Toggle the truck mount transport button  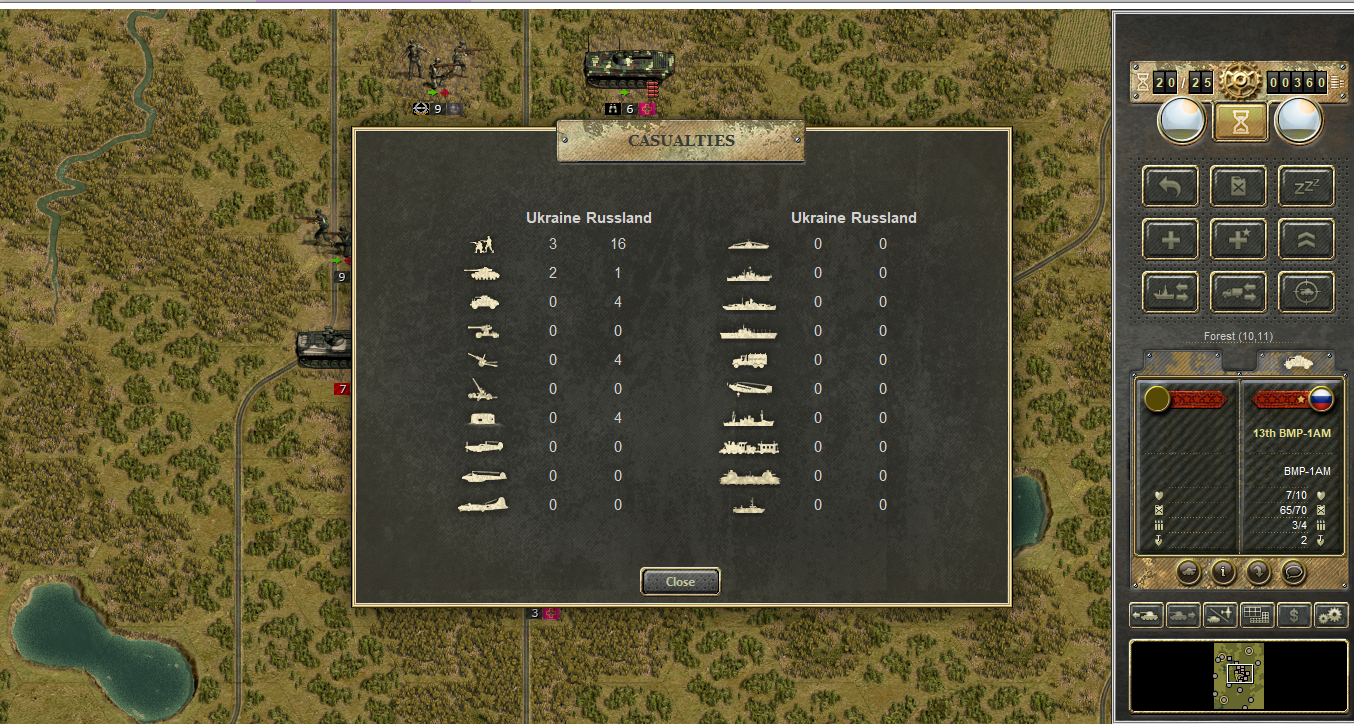point(1239,292)
